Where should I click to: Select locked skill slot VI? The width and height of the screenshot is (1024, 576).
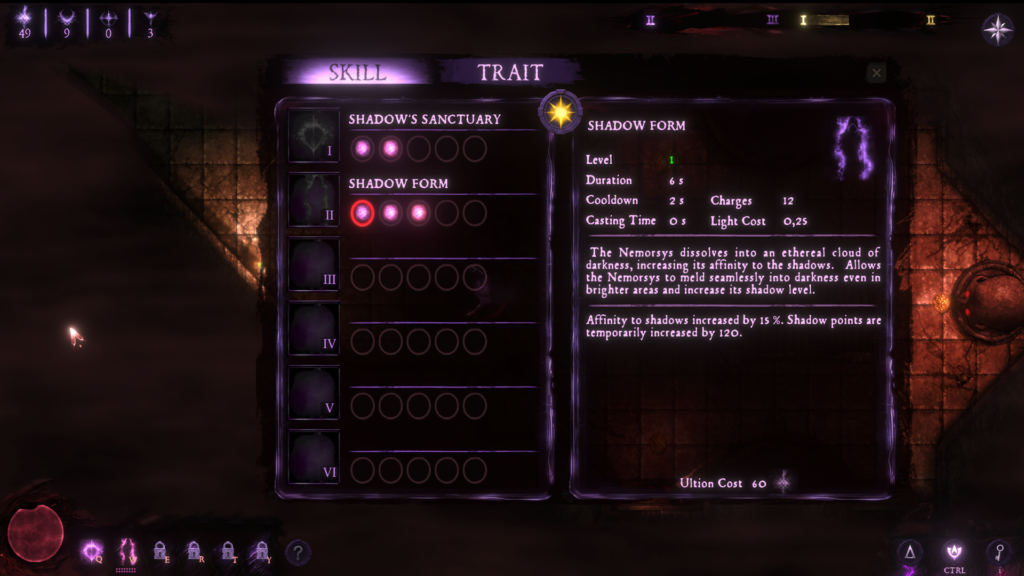[x=314, y=456]
